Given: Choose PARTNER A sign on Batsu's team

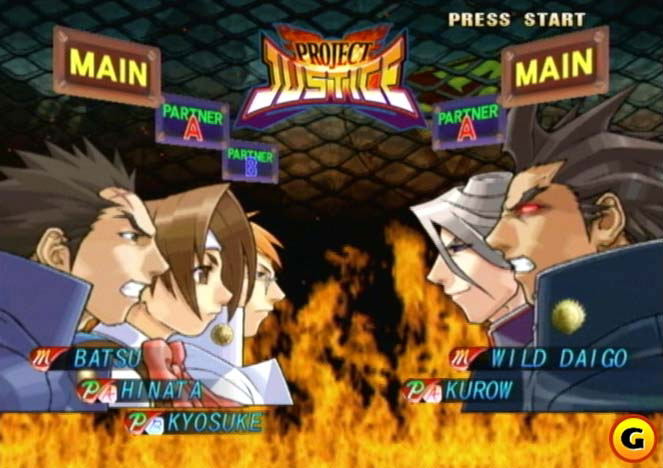Looking at the screenshot, I should [192, 121].
